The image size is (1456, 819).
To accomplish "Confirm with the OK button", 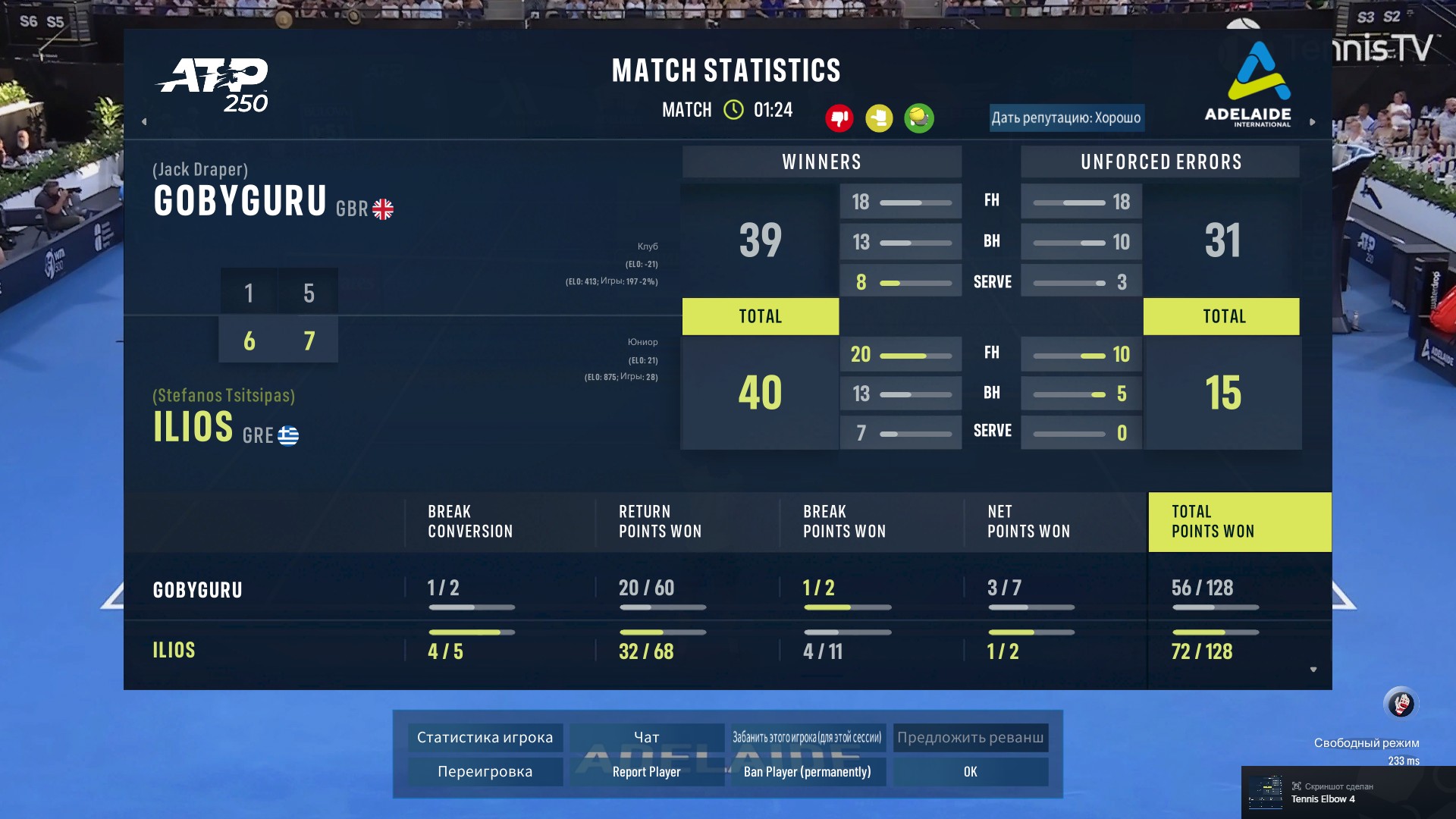I will (970, 771).
